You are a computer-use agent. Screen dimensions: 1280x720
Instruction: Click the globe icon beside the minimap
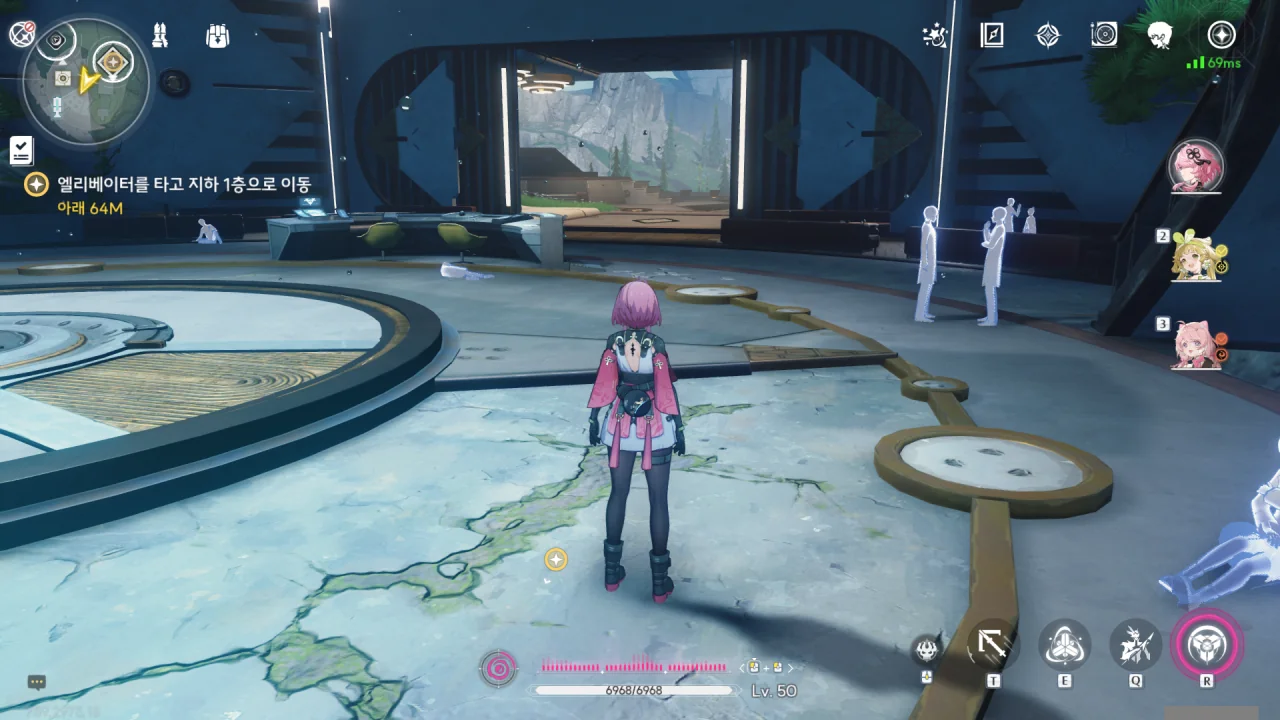pyautogui.click(x=22, y=35)
